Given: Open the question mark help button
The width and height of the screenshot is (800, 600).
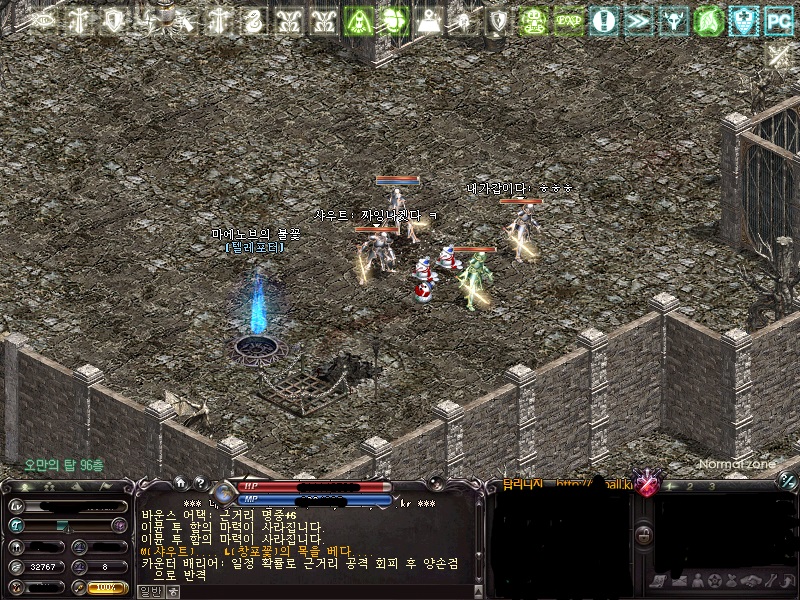Looking at the screenshot, I should (x=199, y=481).
